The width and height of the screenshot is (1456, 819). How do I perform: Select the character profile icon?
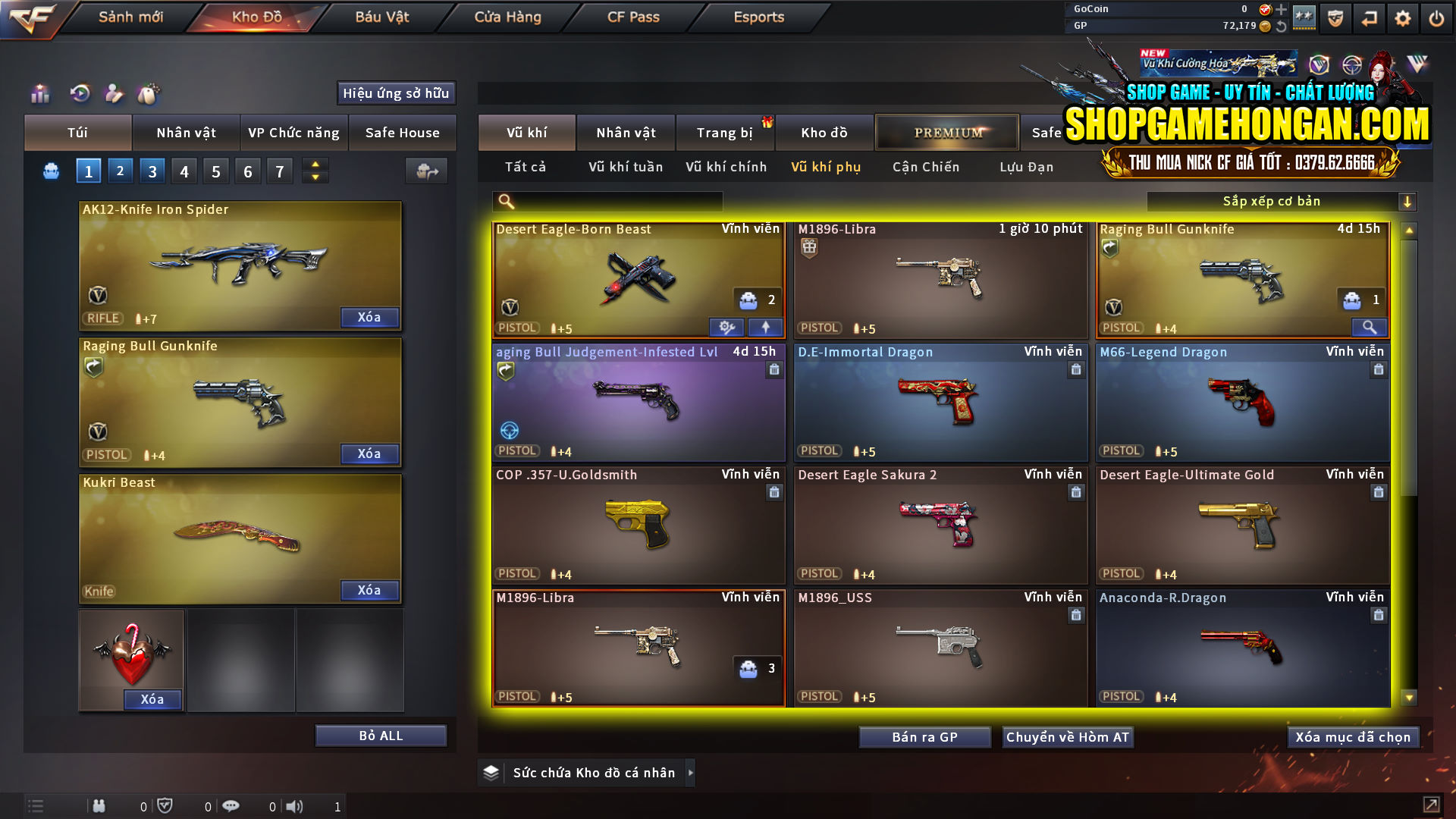pos(115,93)
